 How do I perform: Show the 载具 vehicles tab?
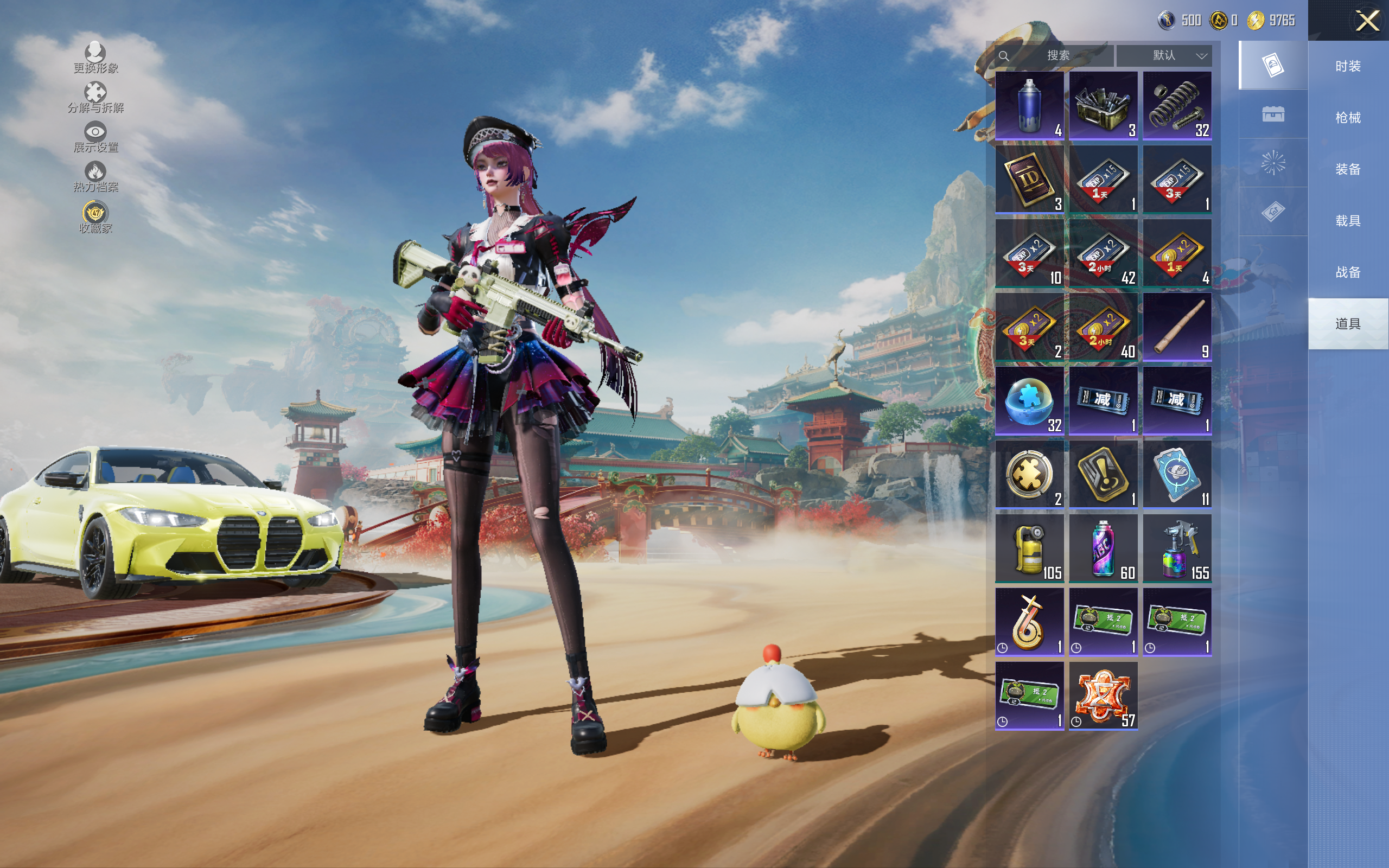1347,221
